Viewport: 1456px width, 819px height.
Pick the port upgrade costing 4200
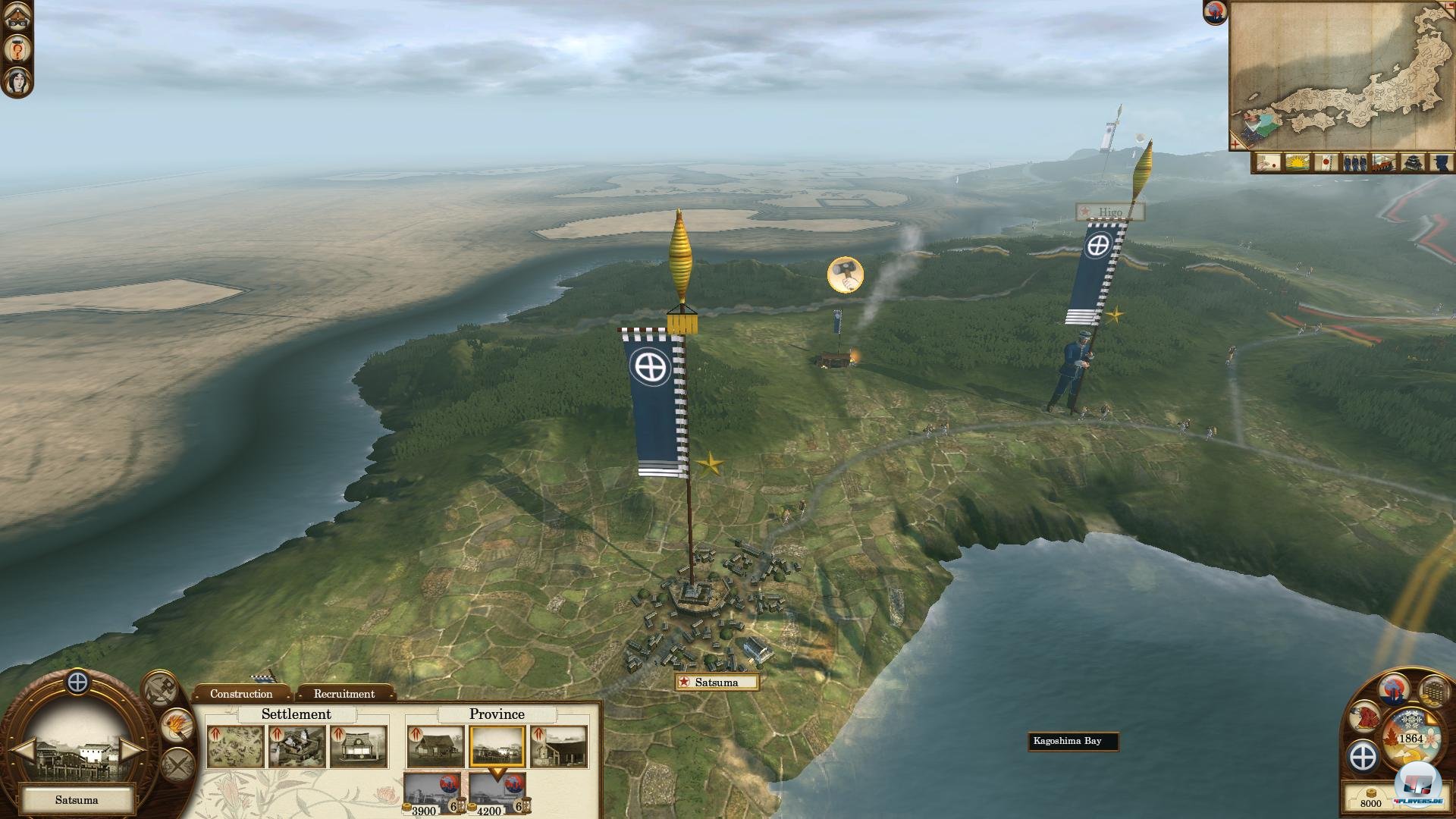coord(497,793)
